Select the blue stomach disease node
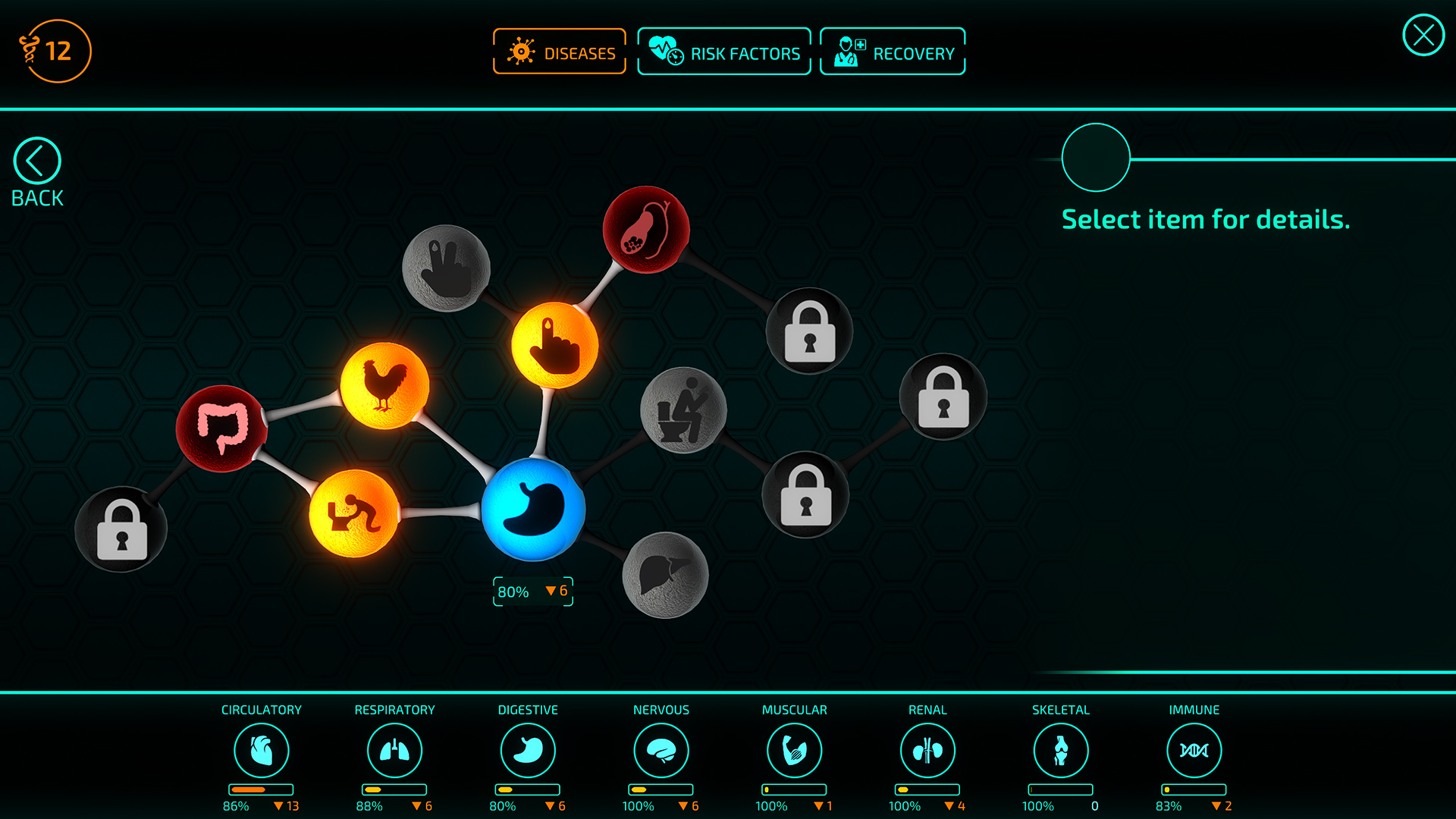This screenshot has width=1456, height=819. (532, 510)
